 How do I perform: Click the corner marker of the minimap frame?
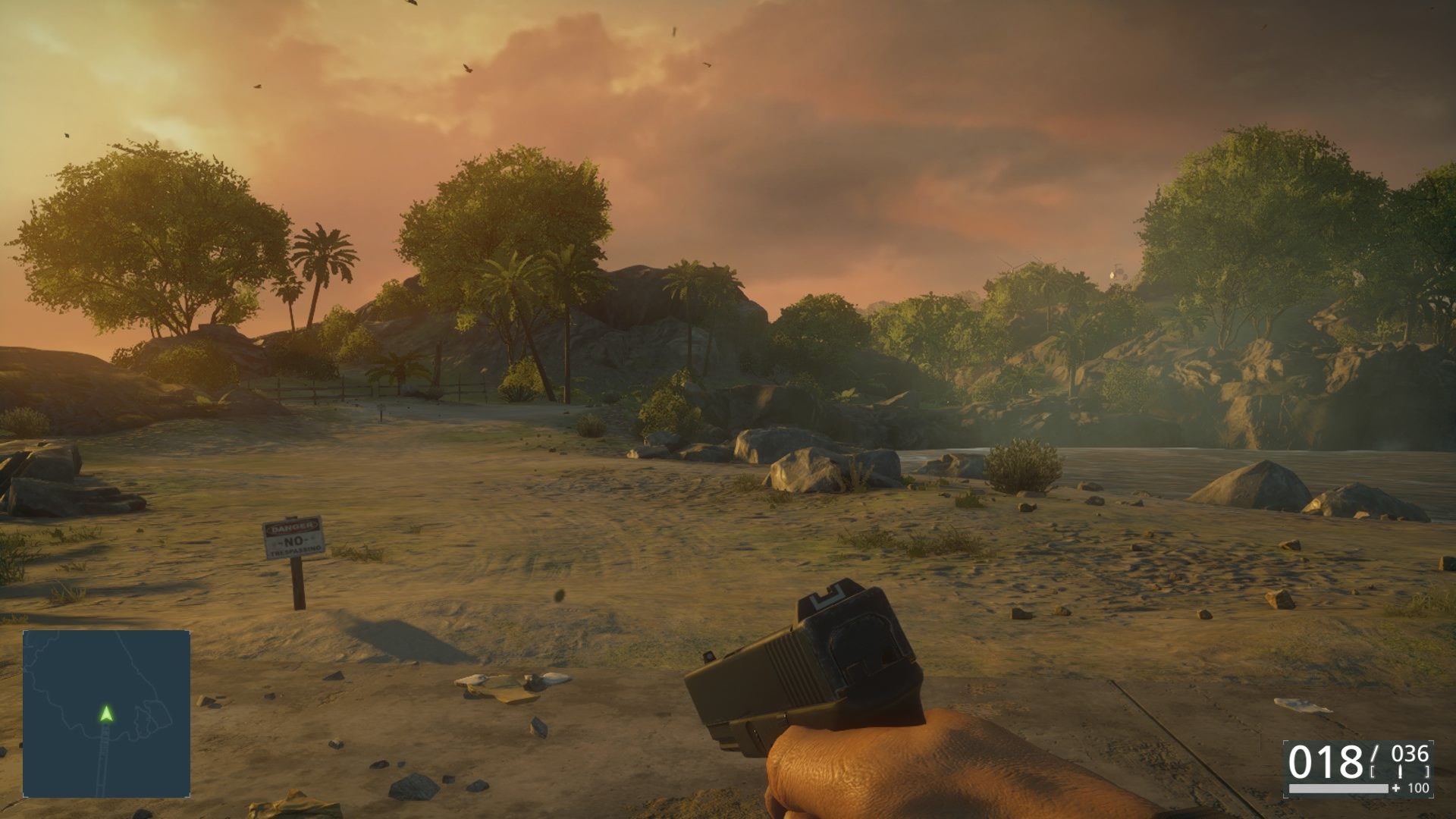point(26,632)
